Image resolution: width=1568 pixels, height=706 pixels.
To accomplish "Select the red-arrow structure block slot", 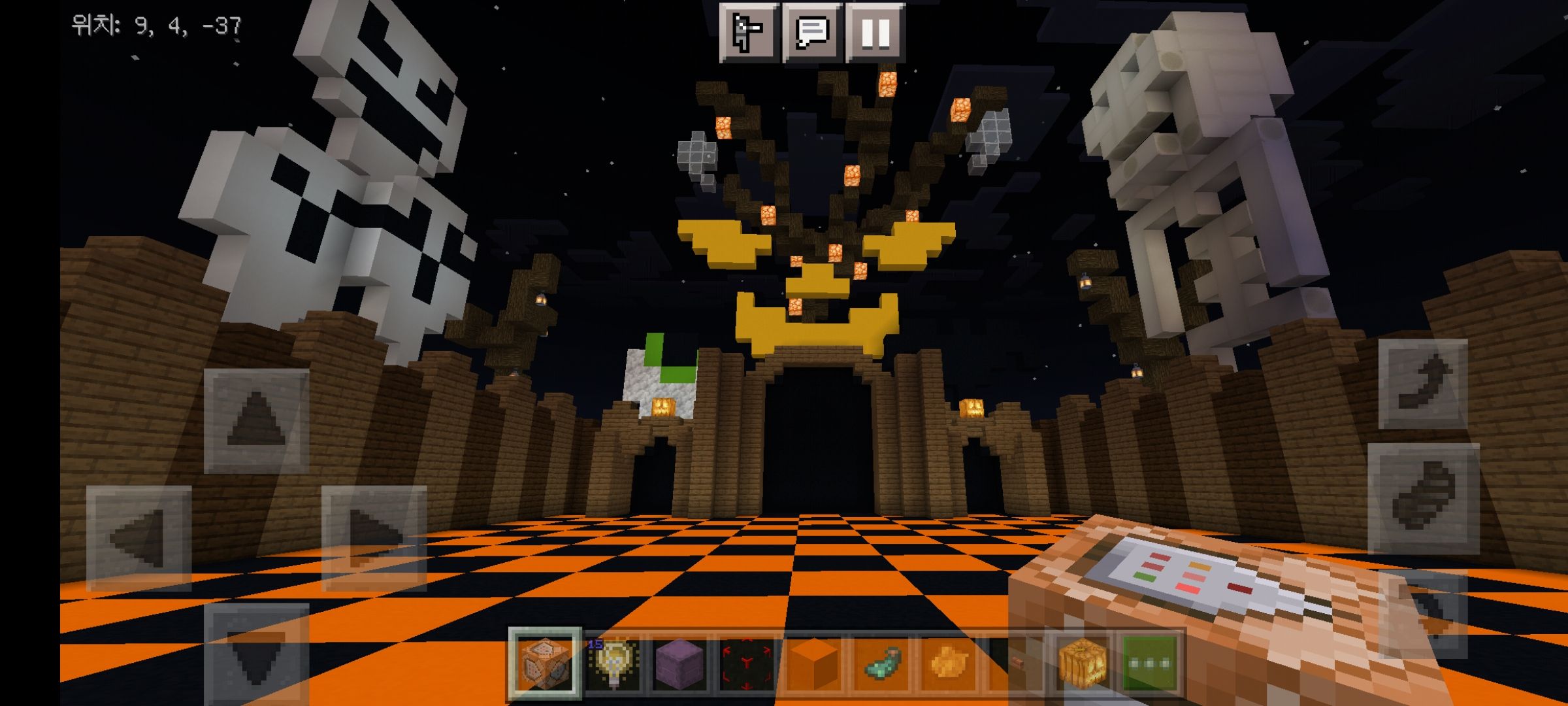I will (x=747, y=664).
